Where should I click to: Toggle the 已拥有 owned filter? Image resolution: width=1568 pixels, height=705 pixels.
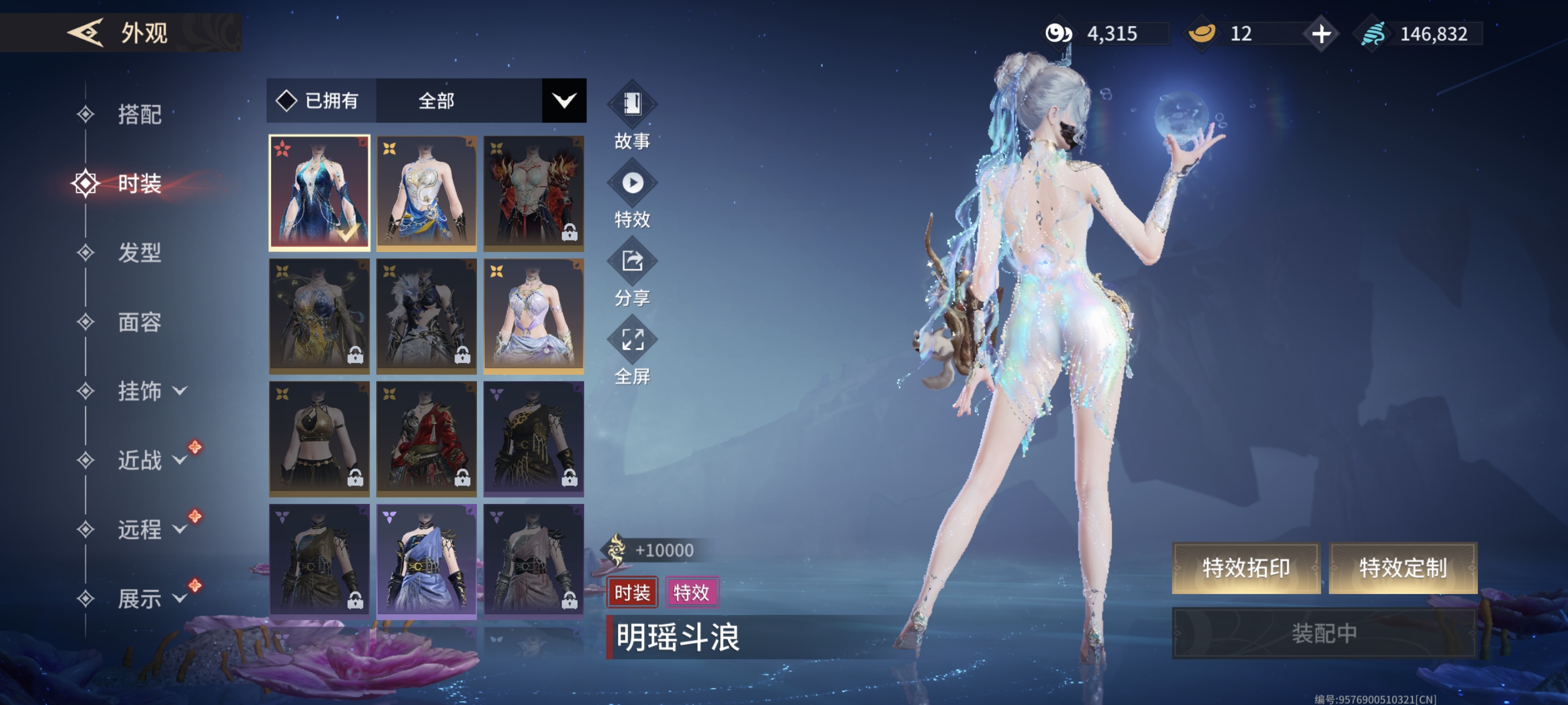click(319, 101)
